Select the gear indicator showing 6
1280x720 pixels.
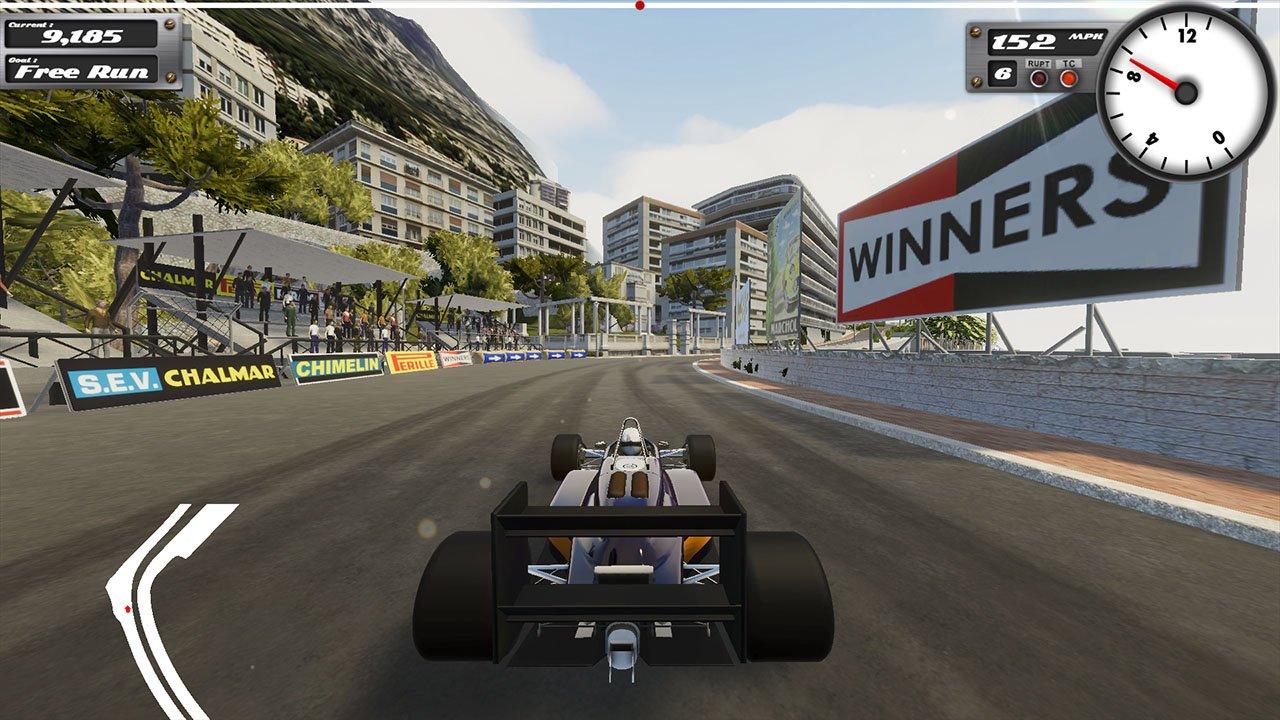tap(1004, 75)
